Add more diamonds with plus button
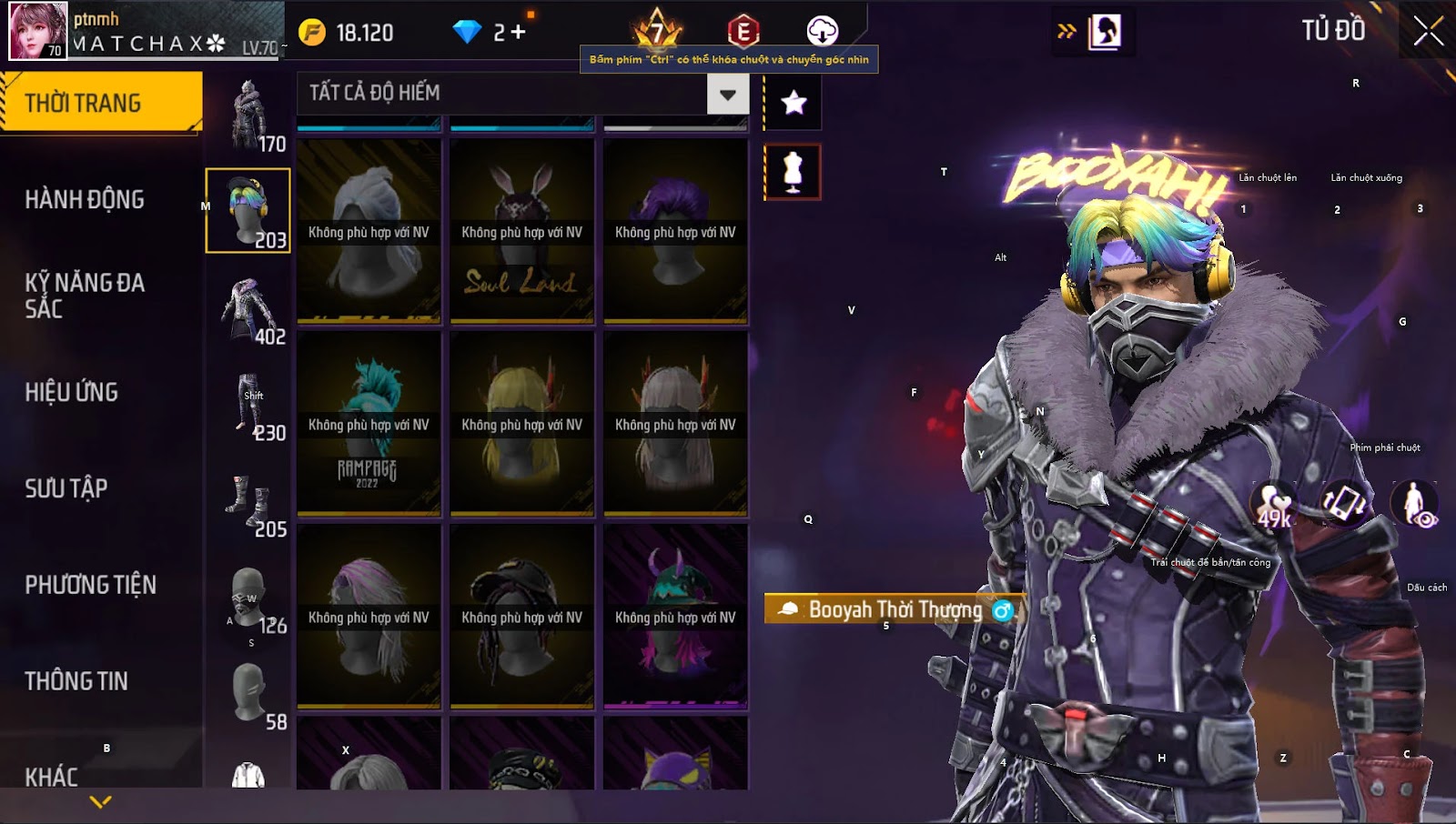This screenshot has height=824, width=1456. click(x=519, y=33)
